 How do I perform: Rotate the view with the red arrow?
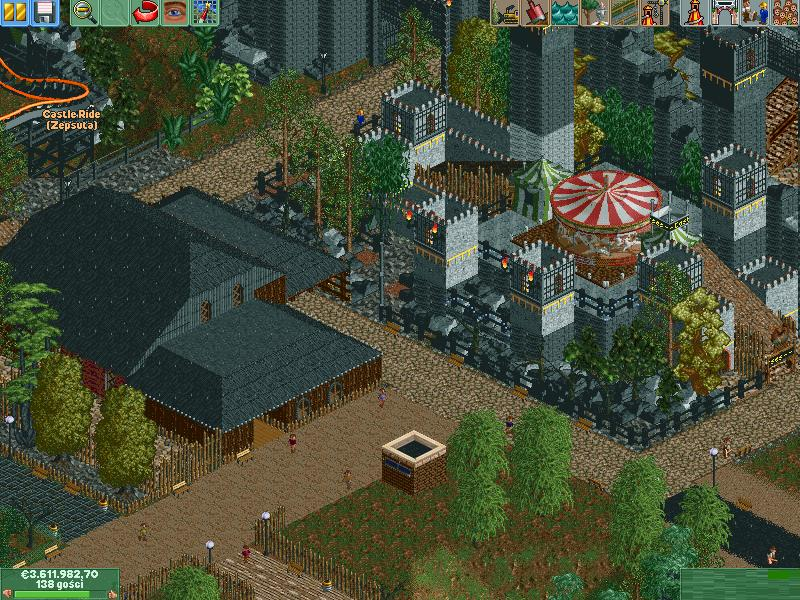[146, 12]
